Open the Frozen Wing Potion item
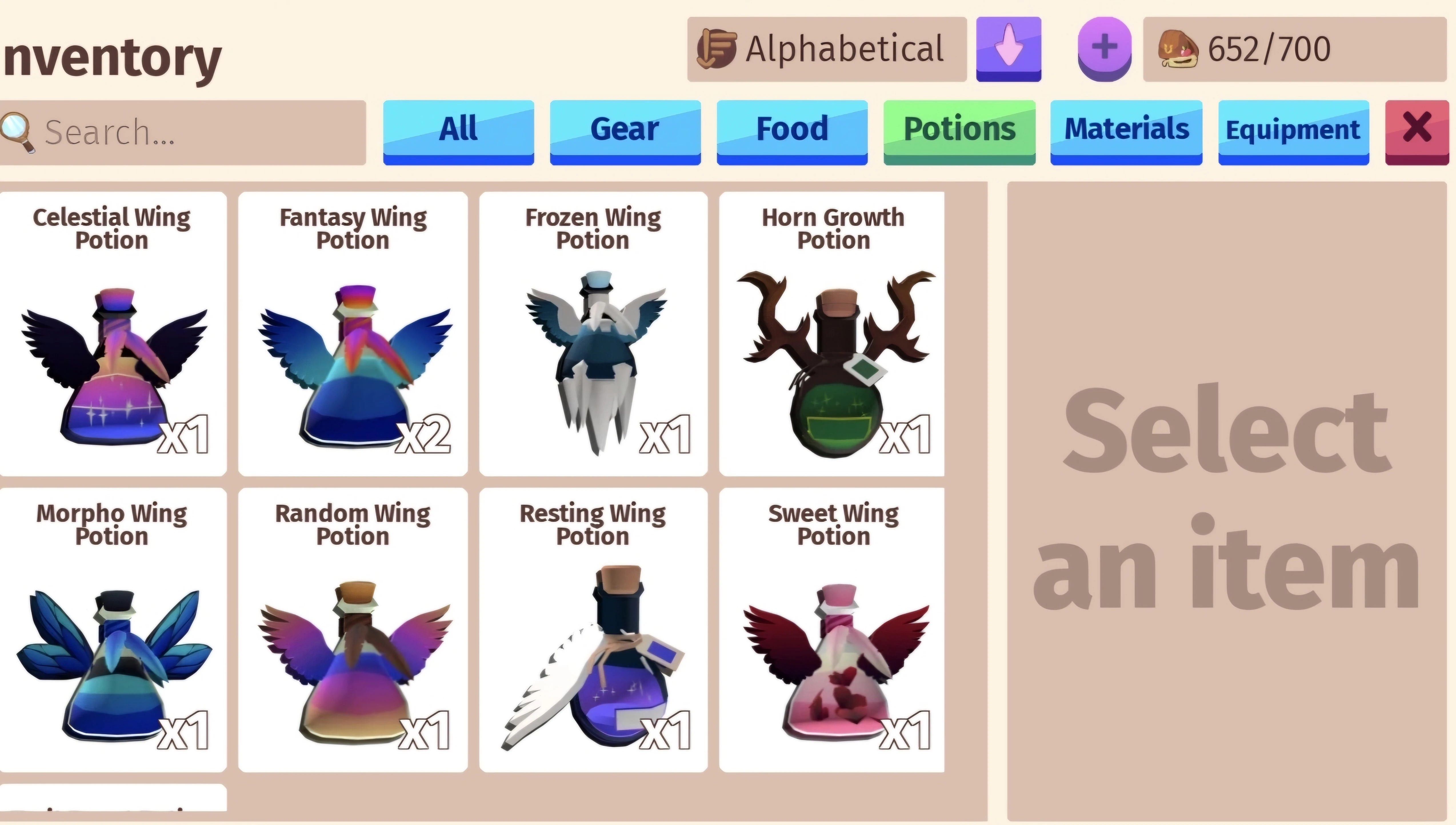1456x825 pixels. pyautogui.click(x=593, y=331)
